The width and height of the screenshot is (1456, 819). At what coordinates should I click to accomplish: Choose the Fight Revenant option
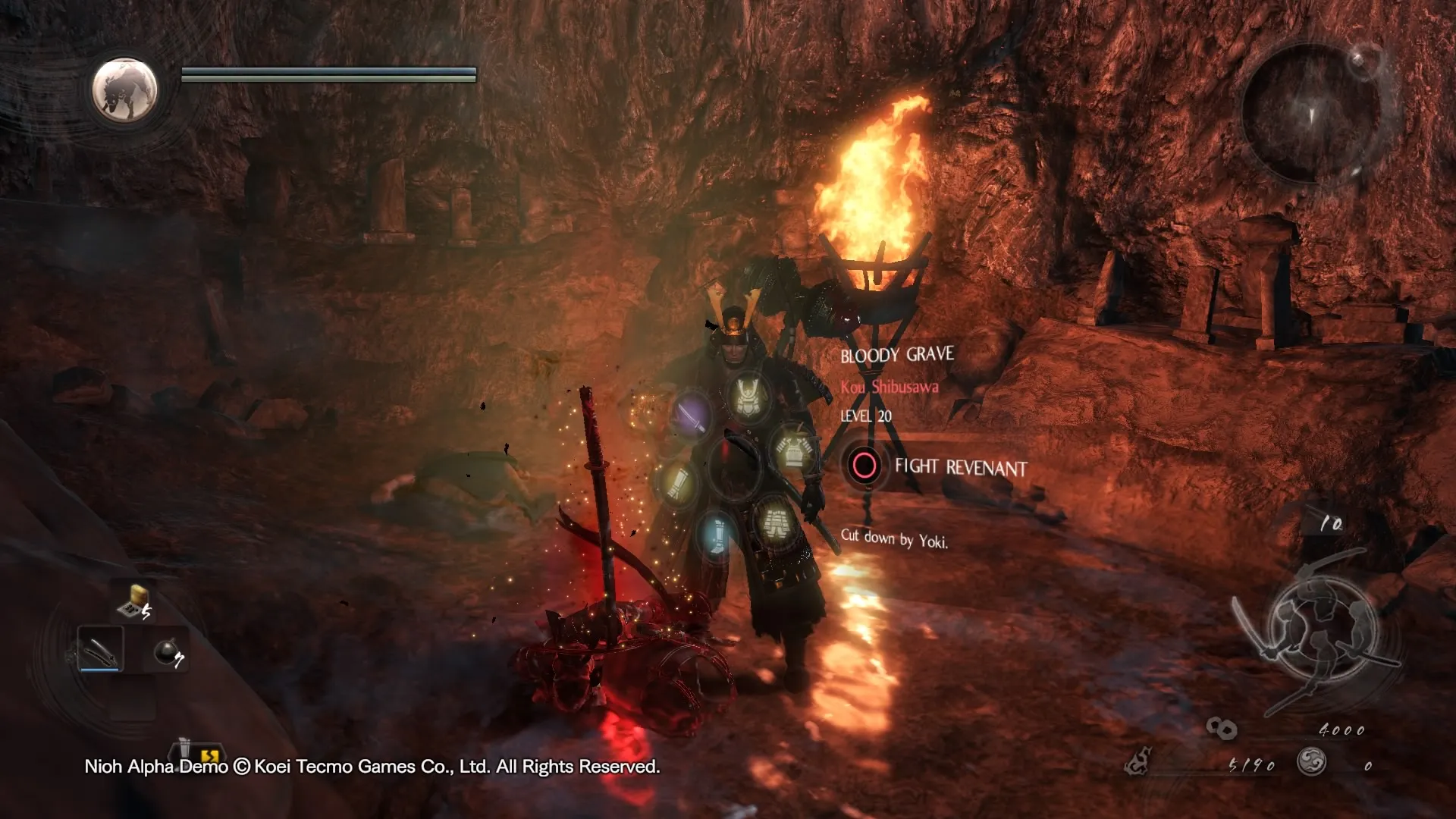tap(864, 465)
